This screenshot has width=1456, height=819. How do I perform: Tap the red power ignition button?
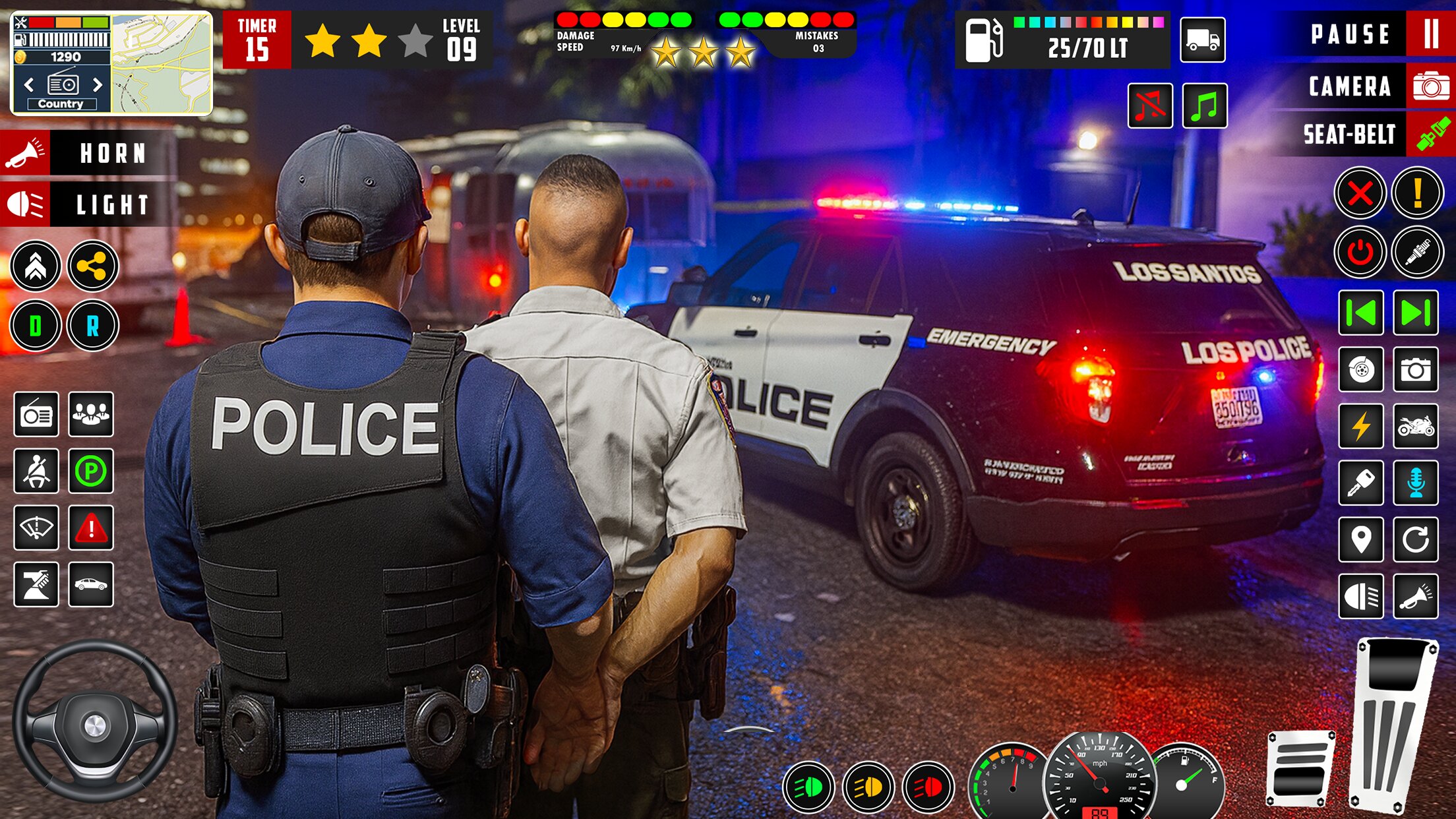pyautogui.click(x=1360, y=252)
